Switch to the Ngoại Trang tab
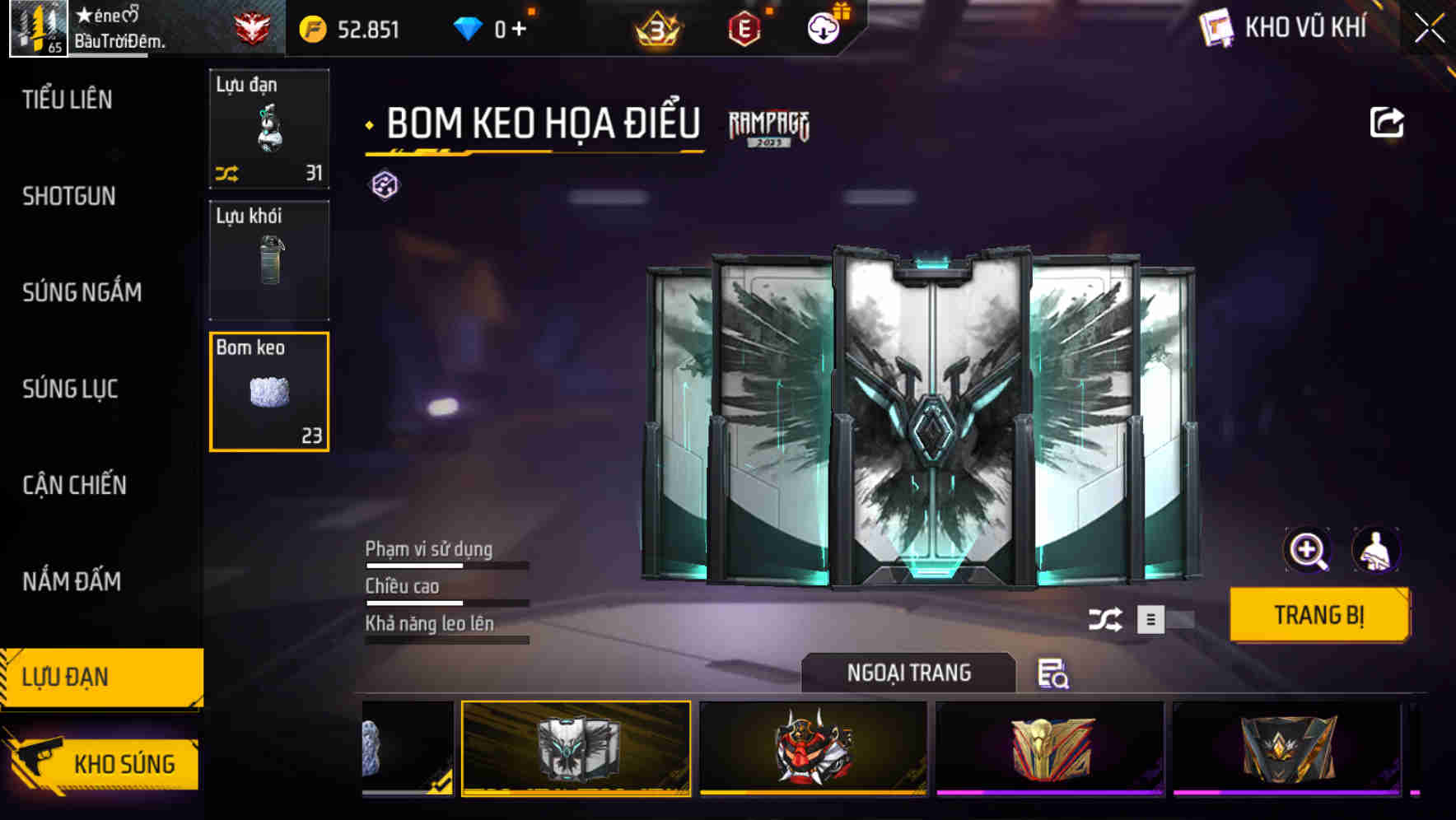The width and height of the screenshot is (1456, 820). coord(909,672)
